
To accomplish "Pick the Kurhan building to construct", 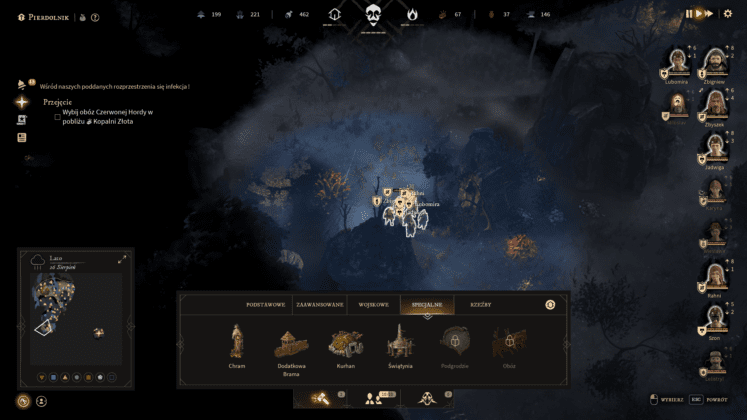I will click(346, 344).
